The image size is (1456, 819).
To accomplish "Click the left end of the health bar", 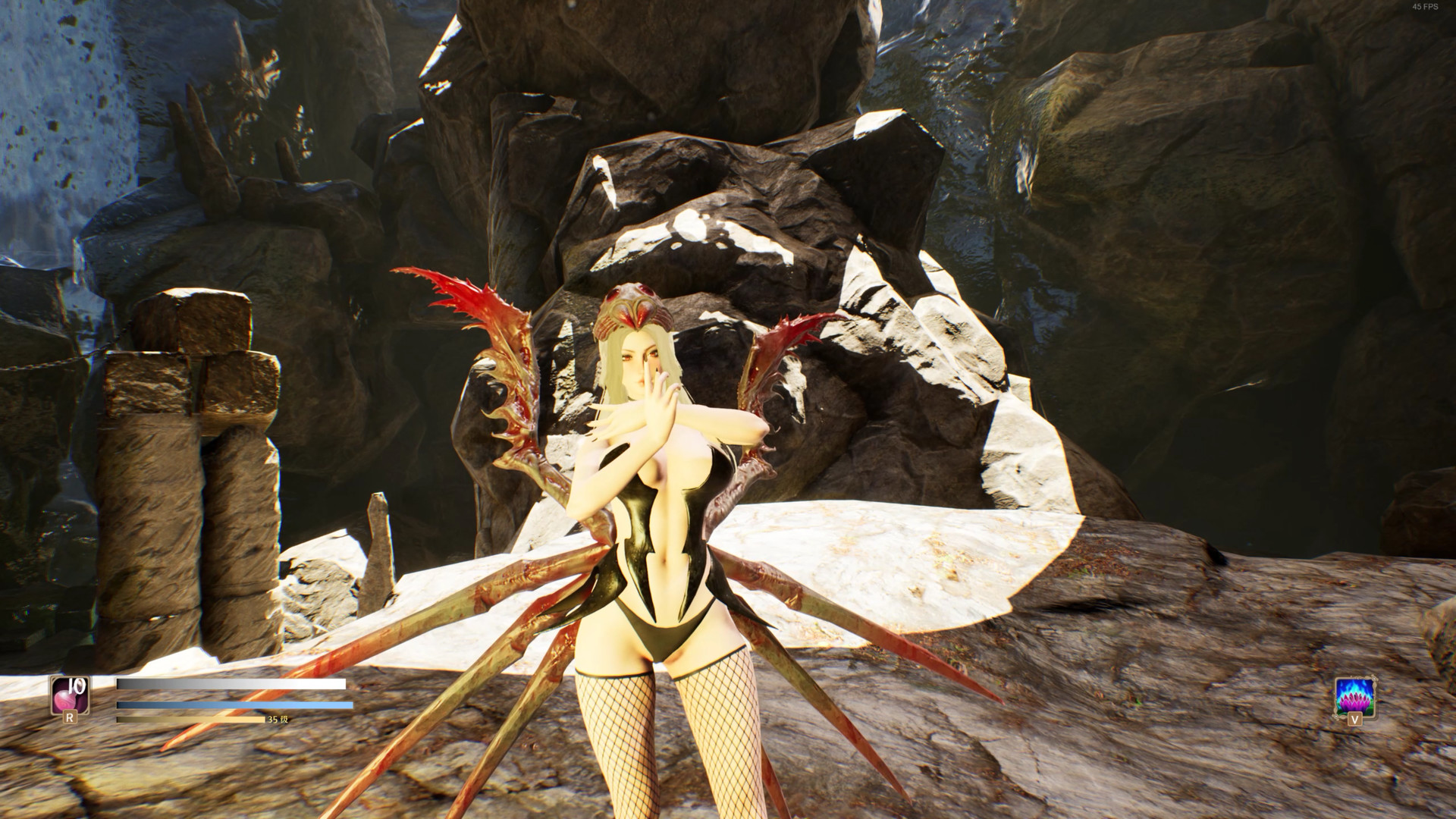I will (120, 683).
